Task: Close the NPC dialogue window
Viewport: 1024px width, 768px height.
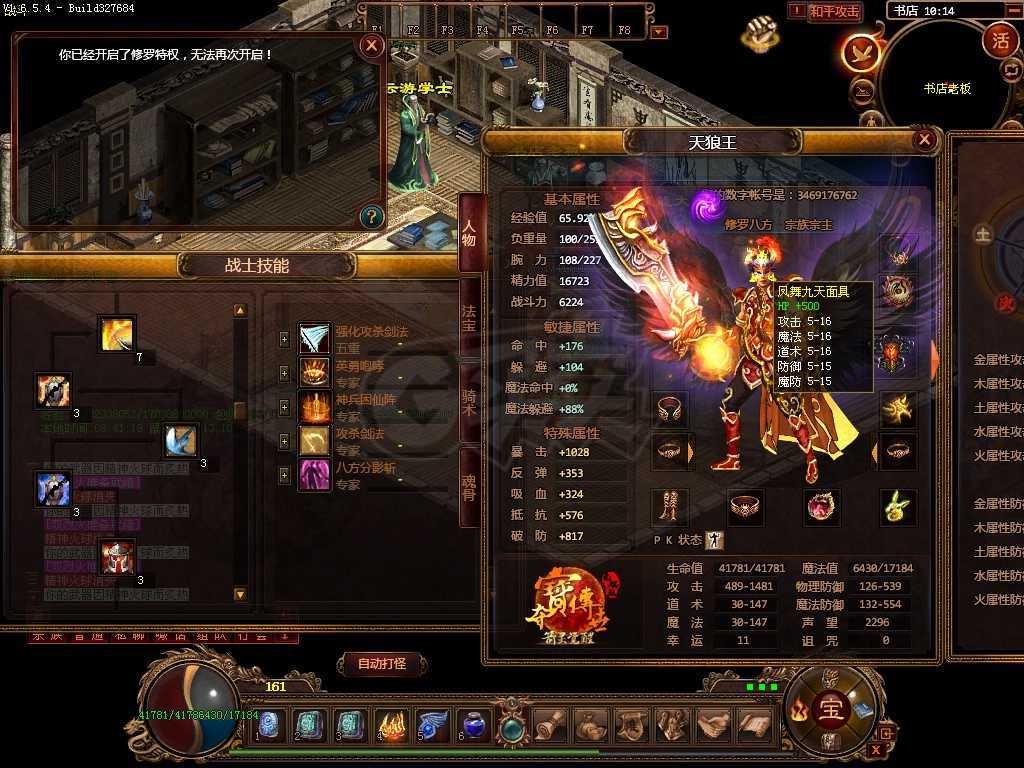Action: [372, 45]
